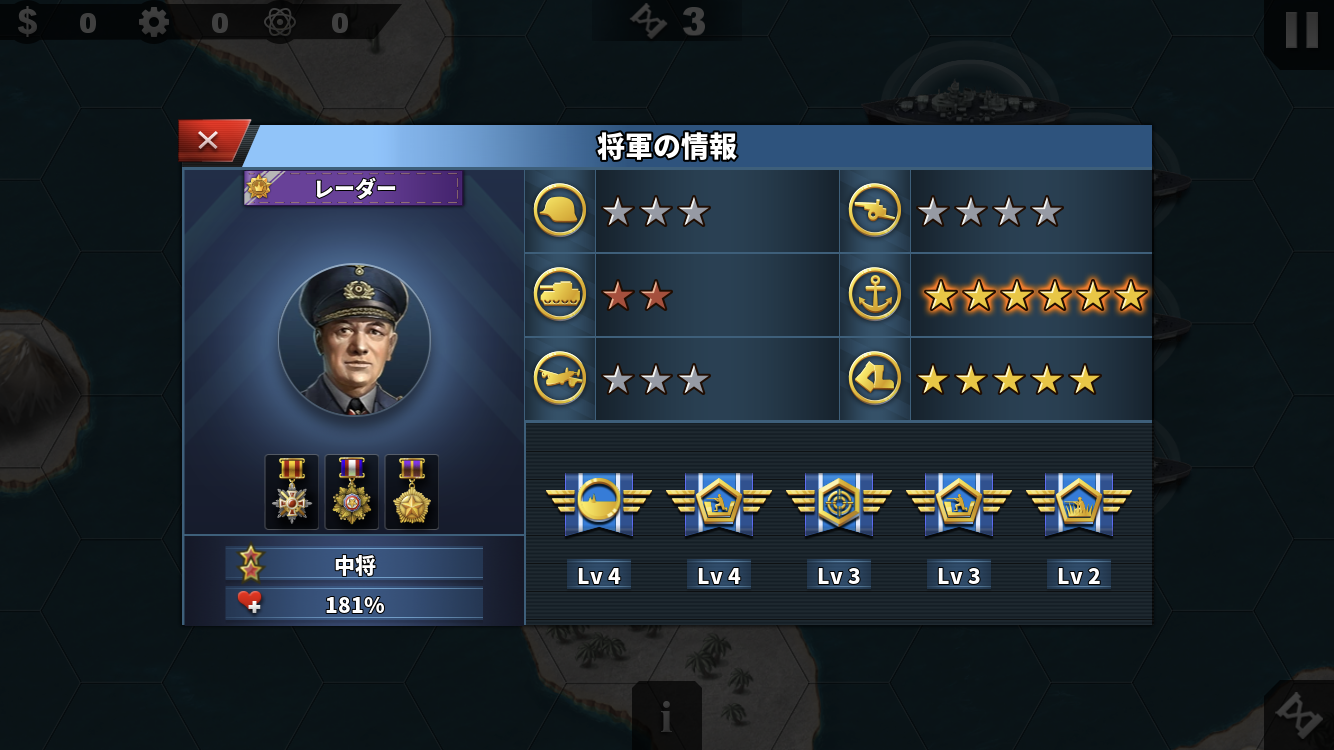Inspect the red-and-white cross medal
1334x750 pixels.
[x=292, y=492]
